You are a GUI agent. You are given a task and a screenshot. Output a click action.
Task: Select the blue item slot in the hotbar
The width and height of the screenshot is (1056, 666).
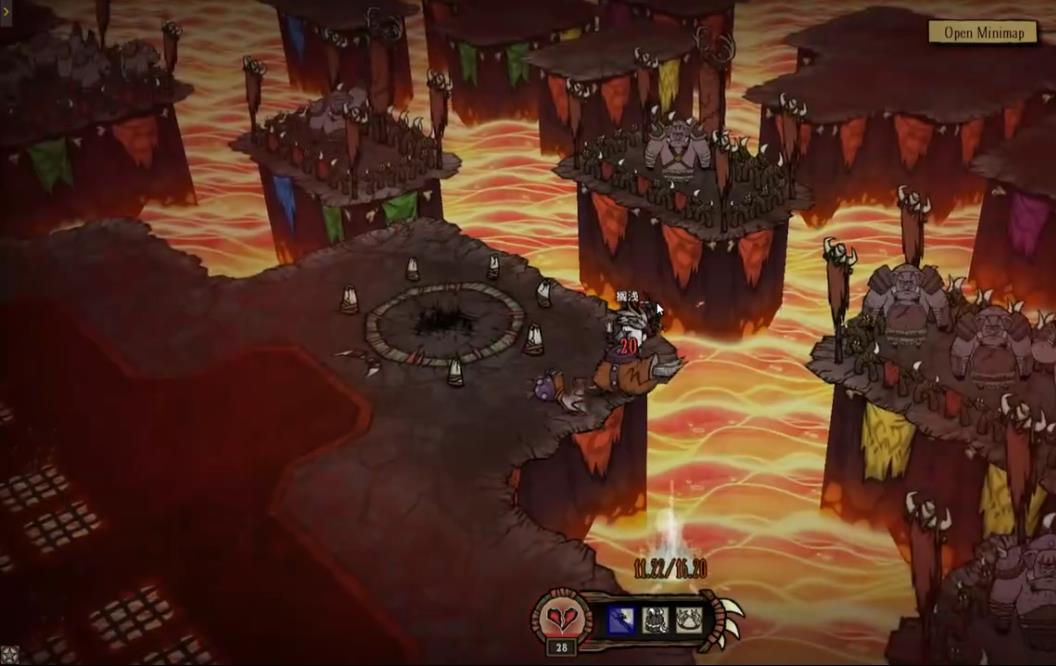coord(621,620)
